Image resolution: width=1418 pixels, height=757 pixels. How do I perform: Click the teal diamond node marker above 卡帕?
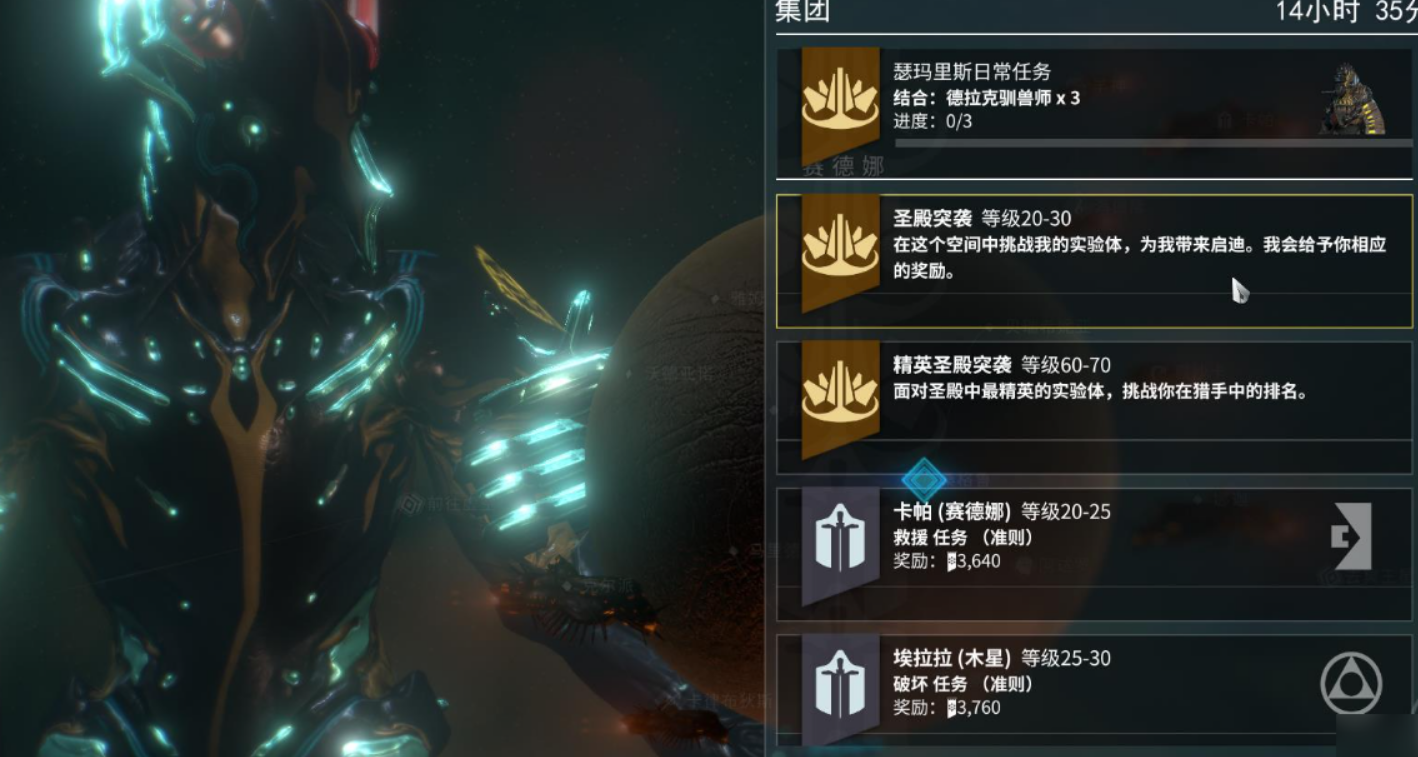click(923, 478)
